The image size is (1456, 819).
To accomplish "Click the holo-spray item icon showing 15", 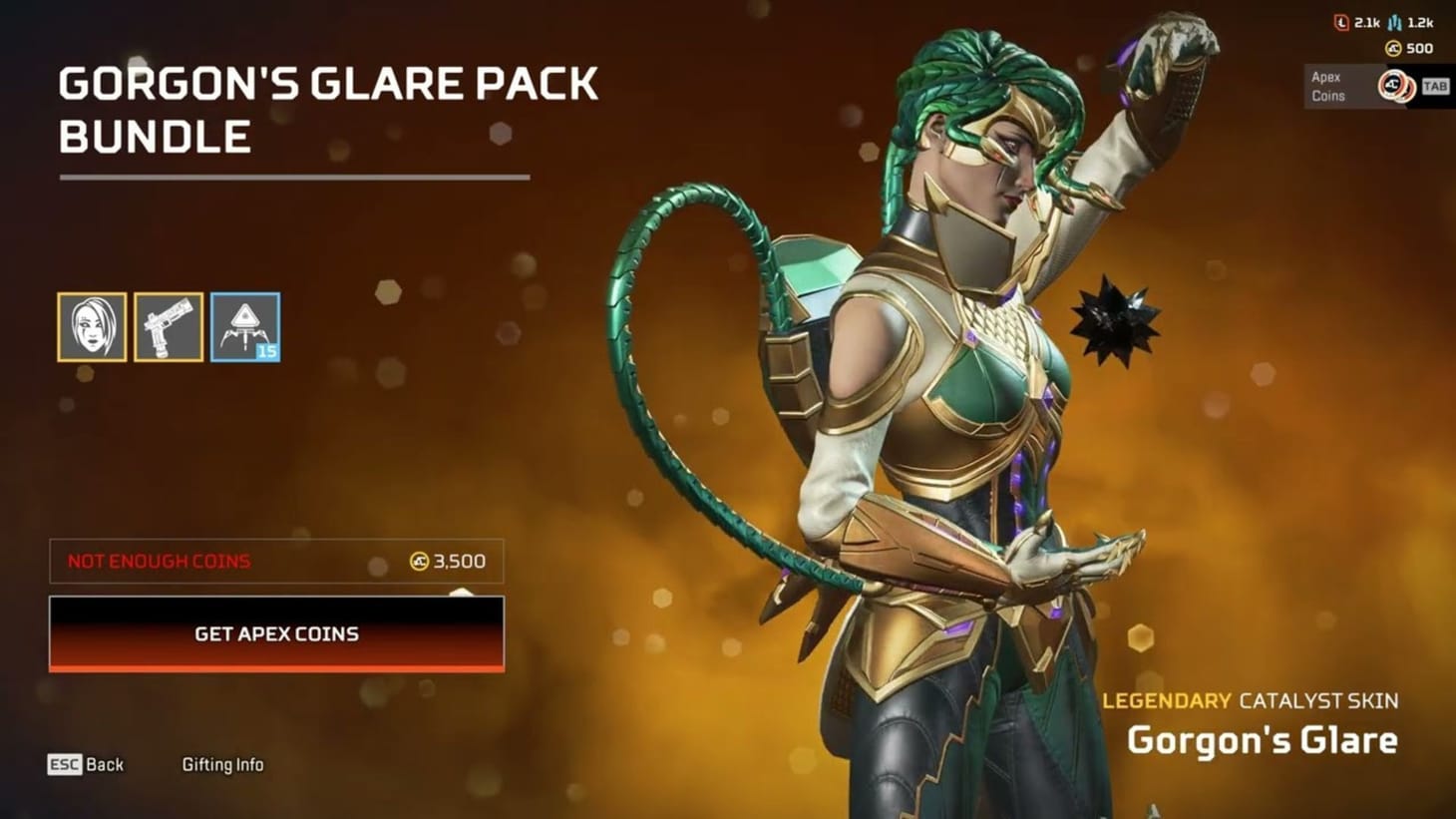I will pyautogui.click(x=244, y=328).
